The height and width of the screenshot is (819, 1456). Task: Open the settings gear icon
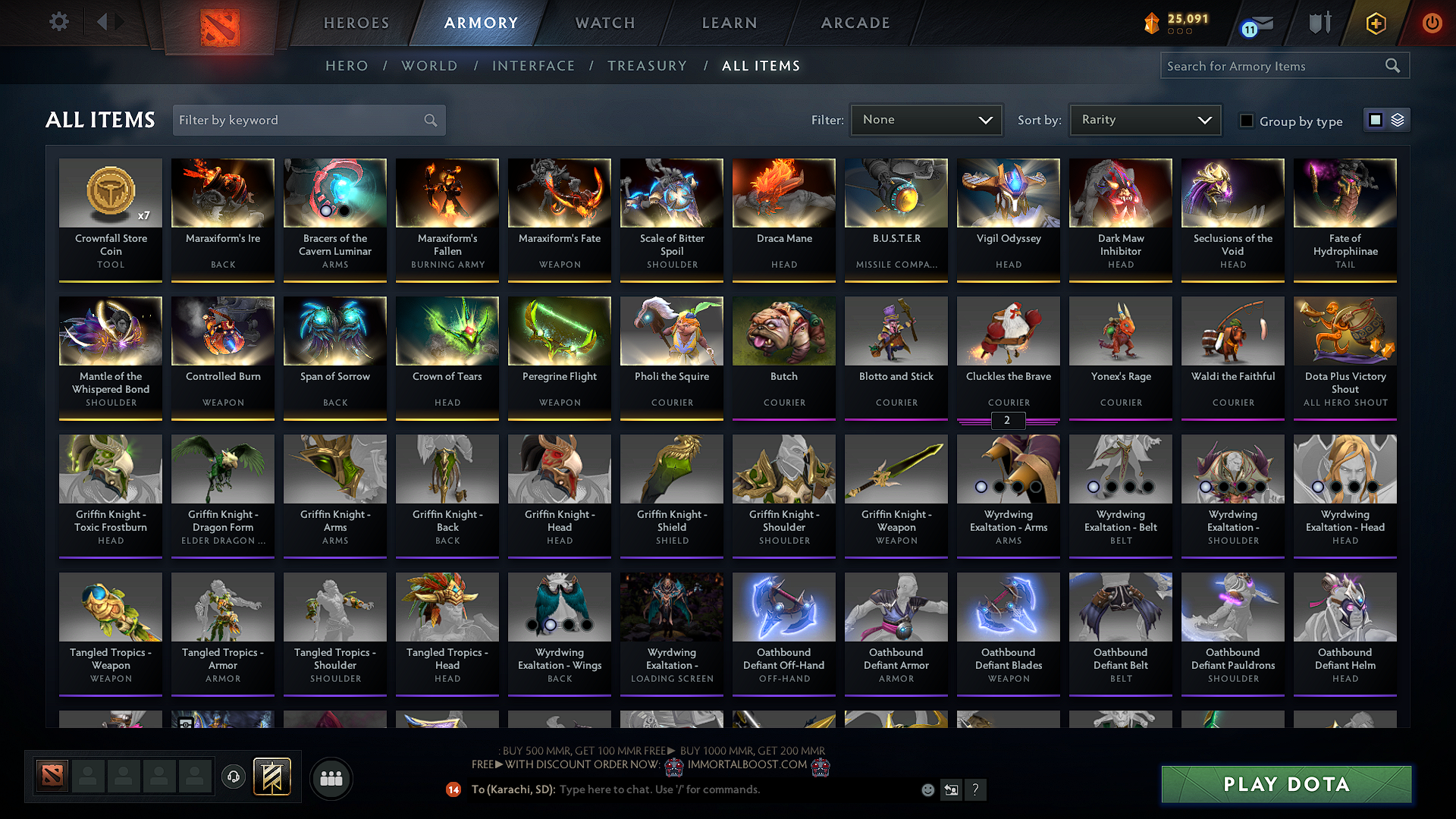(x=58, y=22)
